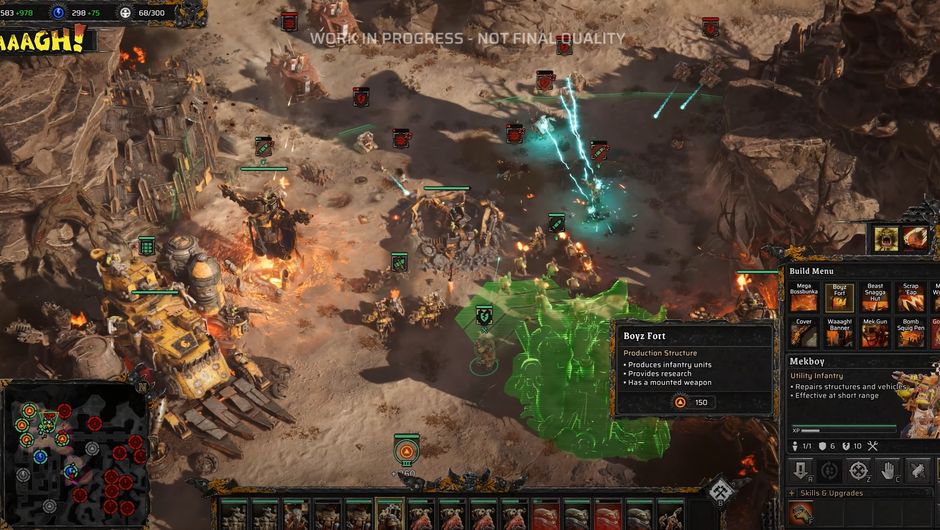This screenshot has height=530, width=940.
Task: Build a Waaagh! Banner
Action: [839, 332]
